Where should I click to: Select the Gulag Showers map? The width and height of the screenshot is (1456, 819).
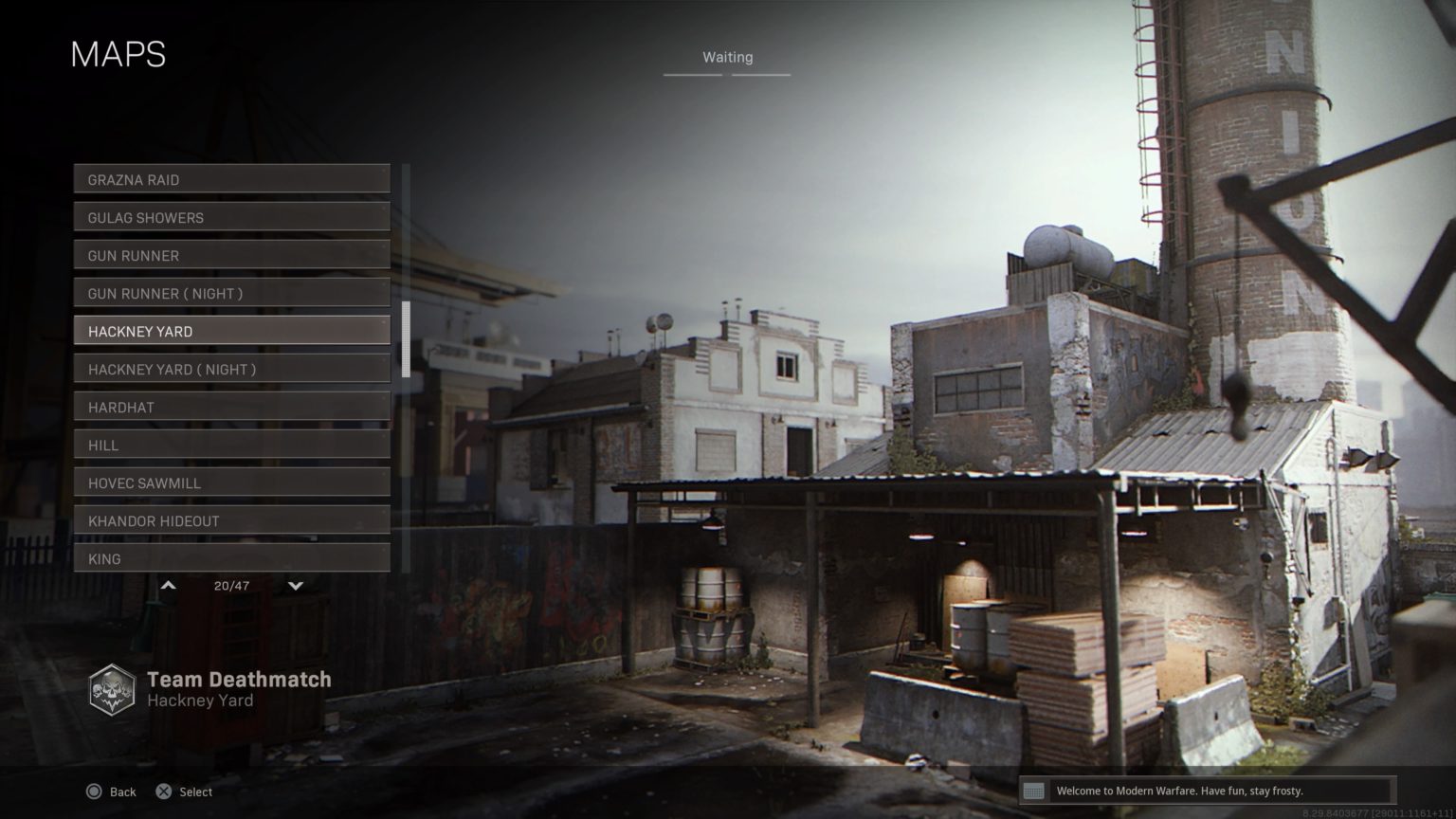pyautogui.click(x=231, y=217)
